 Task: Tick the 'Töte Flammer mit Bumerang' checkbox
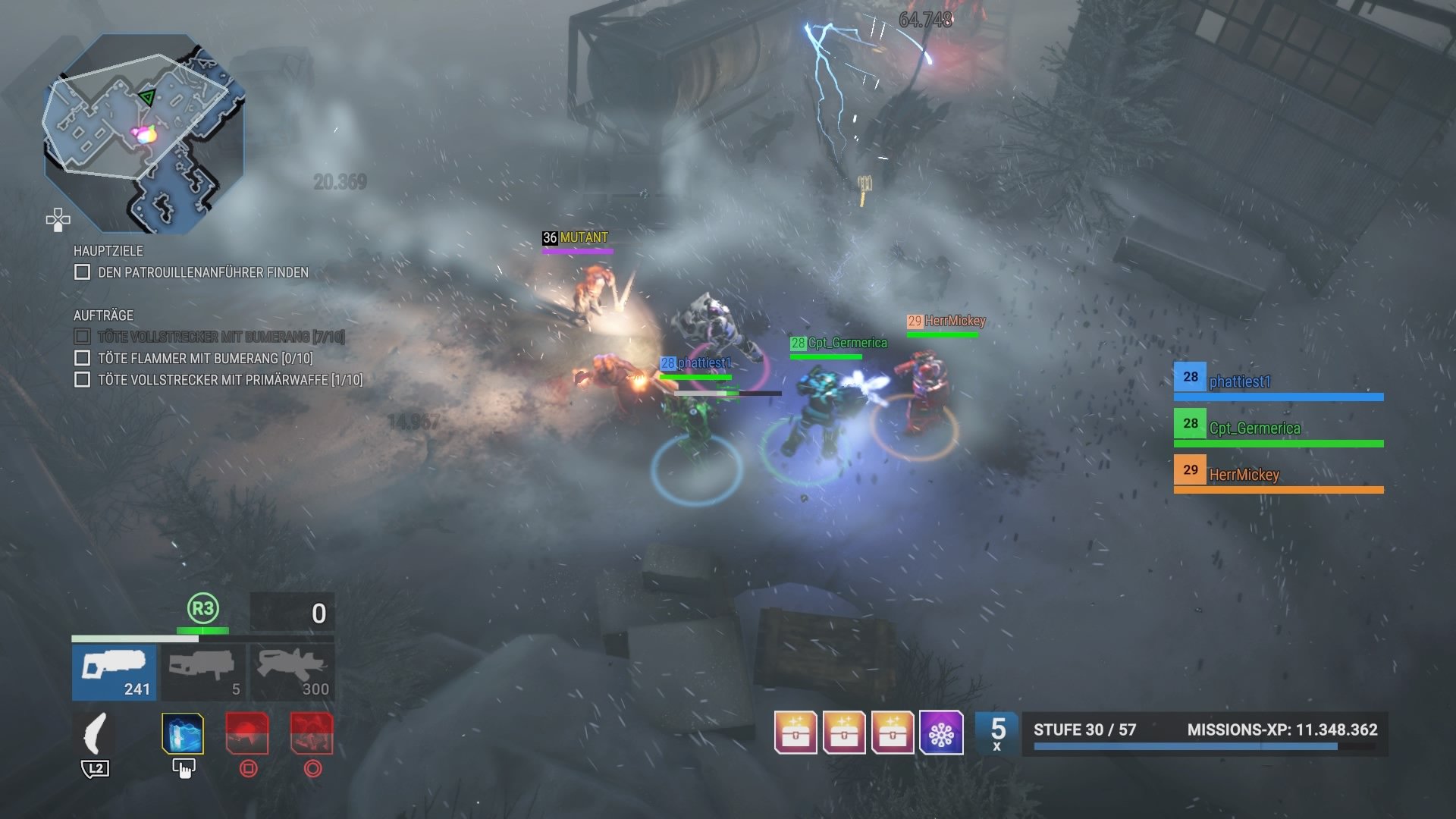pyautogui.click(x=83, y=358)
